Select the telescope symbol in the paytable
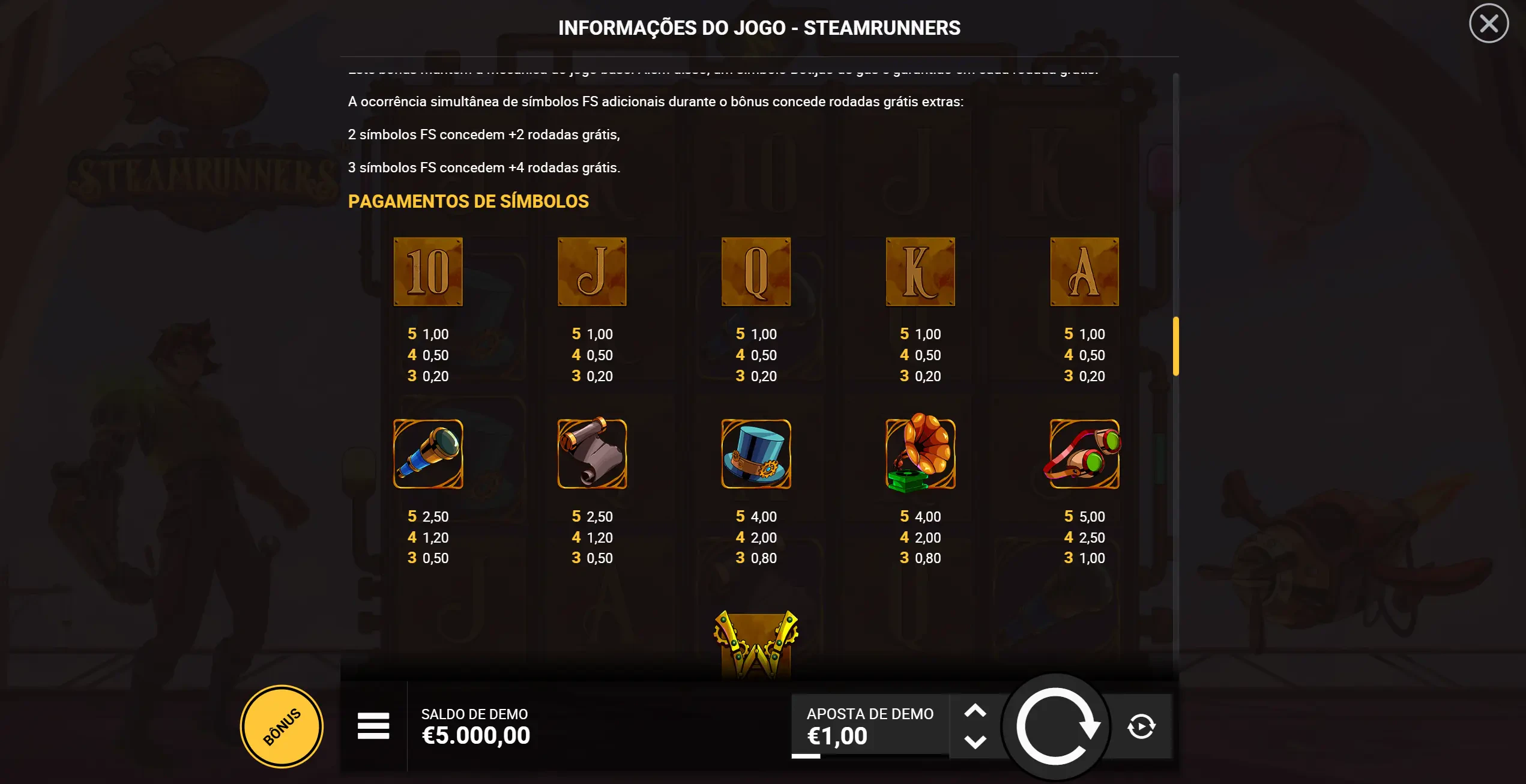Image resolution: width=1526 pixels, height=784 pixels. point(427,454)
